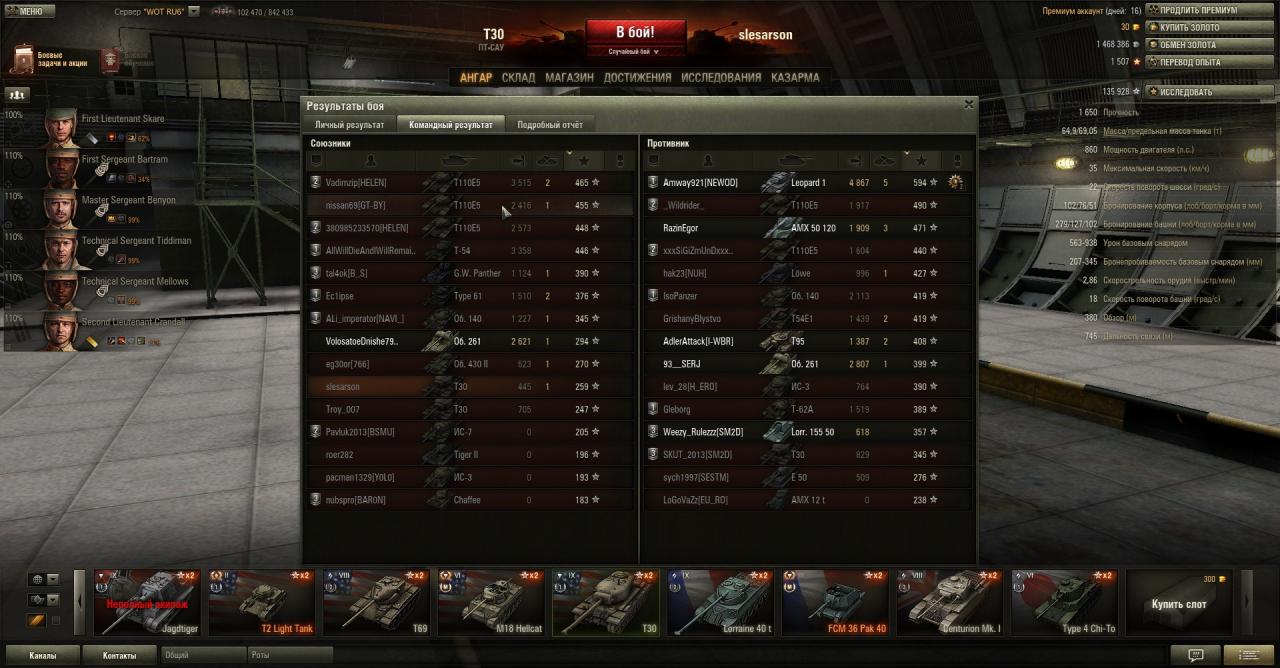Switch to the «Личный результат» tab
The height and width of the screenshot is (668, 1280).
[x=349, y=125]
